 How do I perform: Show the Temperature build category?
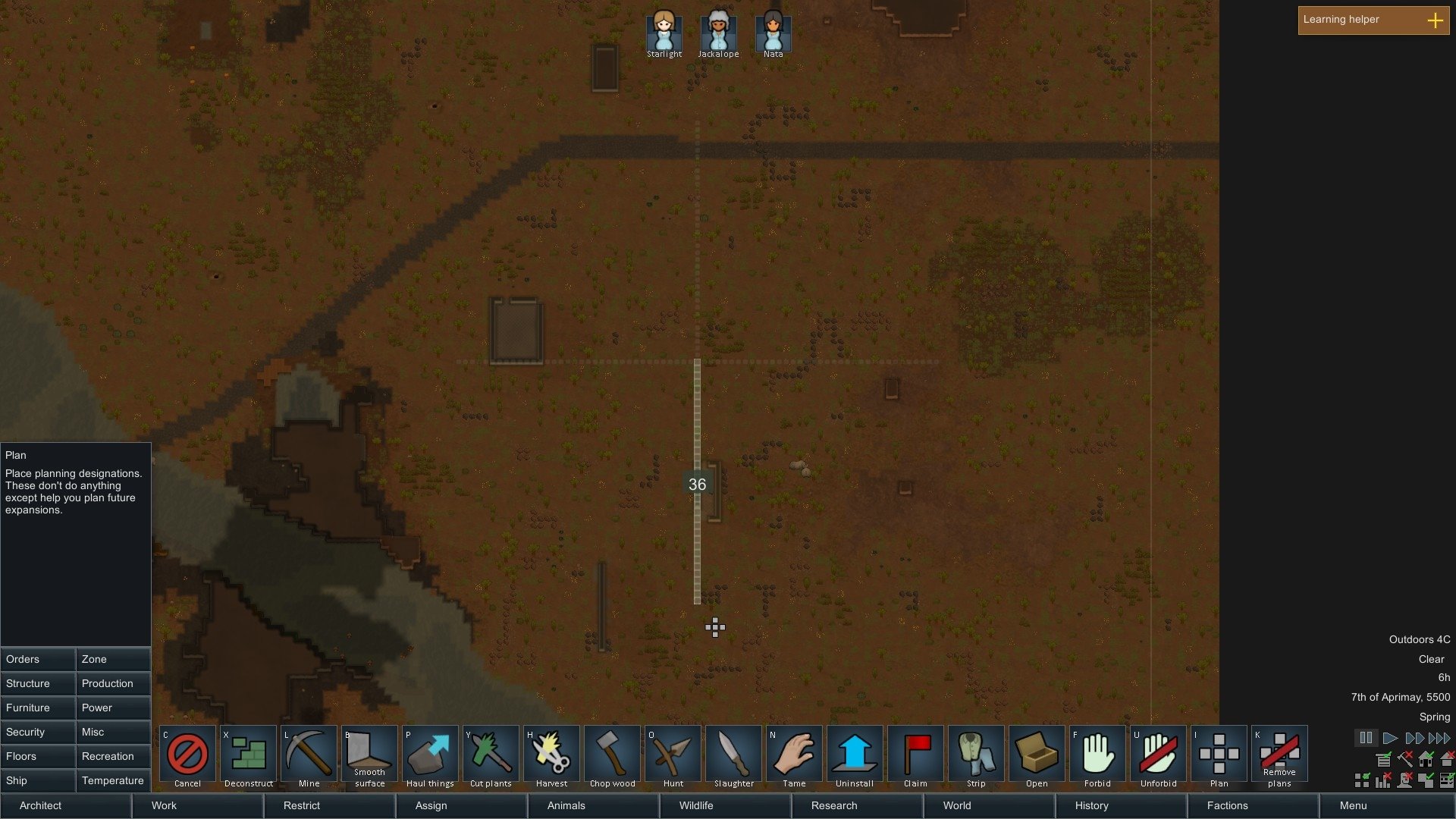pos(113,780)
